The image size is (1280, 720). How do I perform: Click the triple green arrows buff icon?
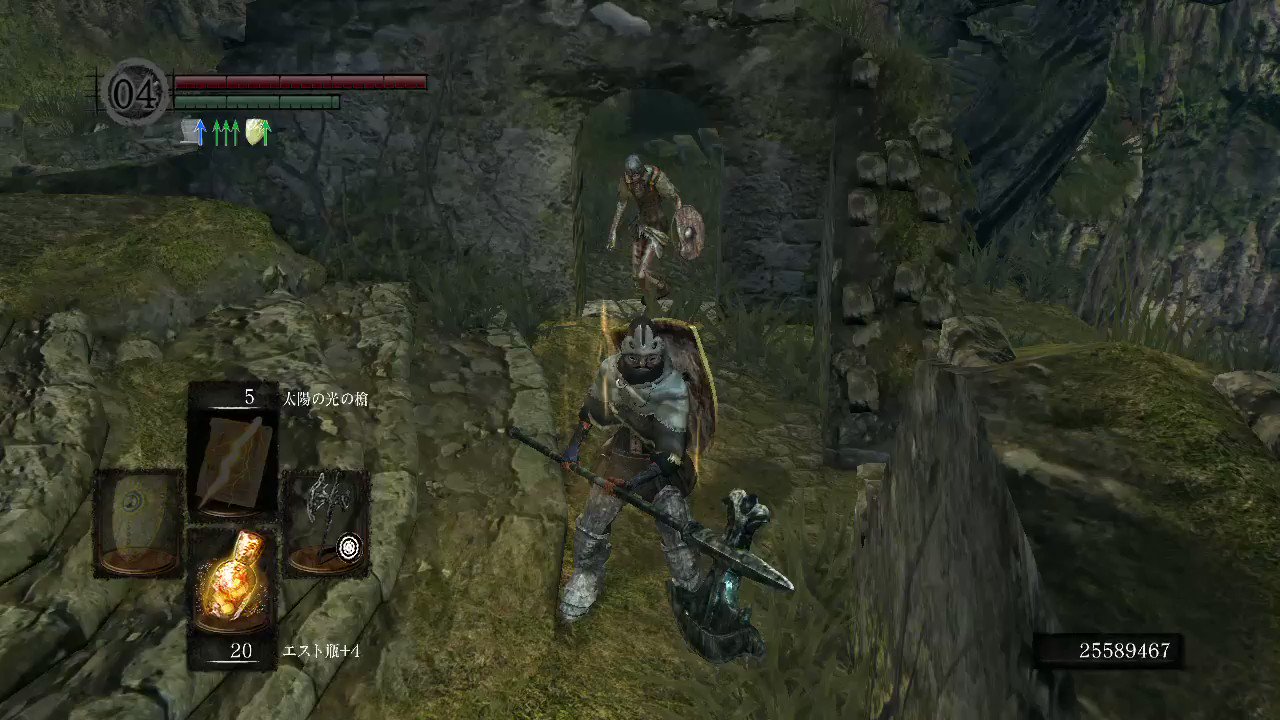tap(228, 131)
